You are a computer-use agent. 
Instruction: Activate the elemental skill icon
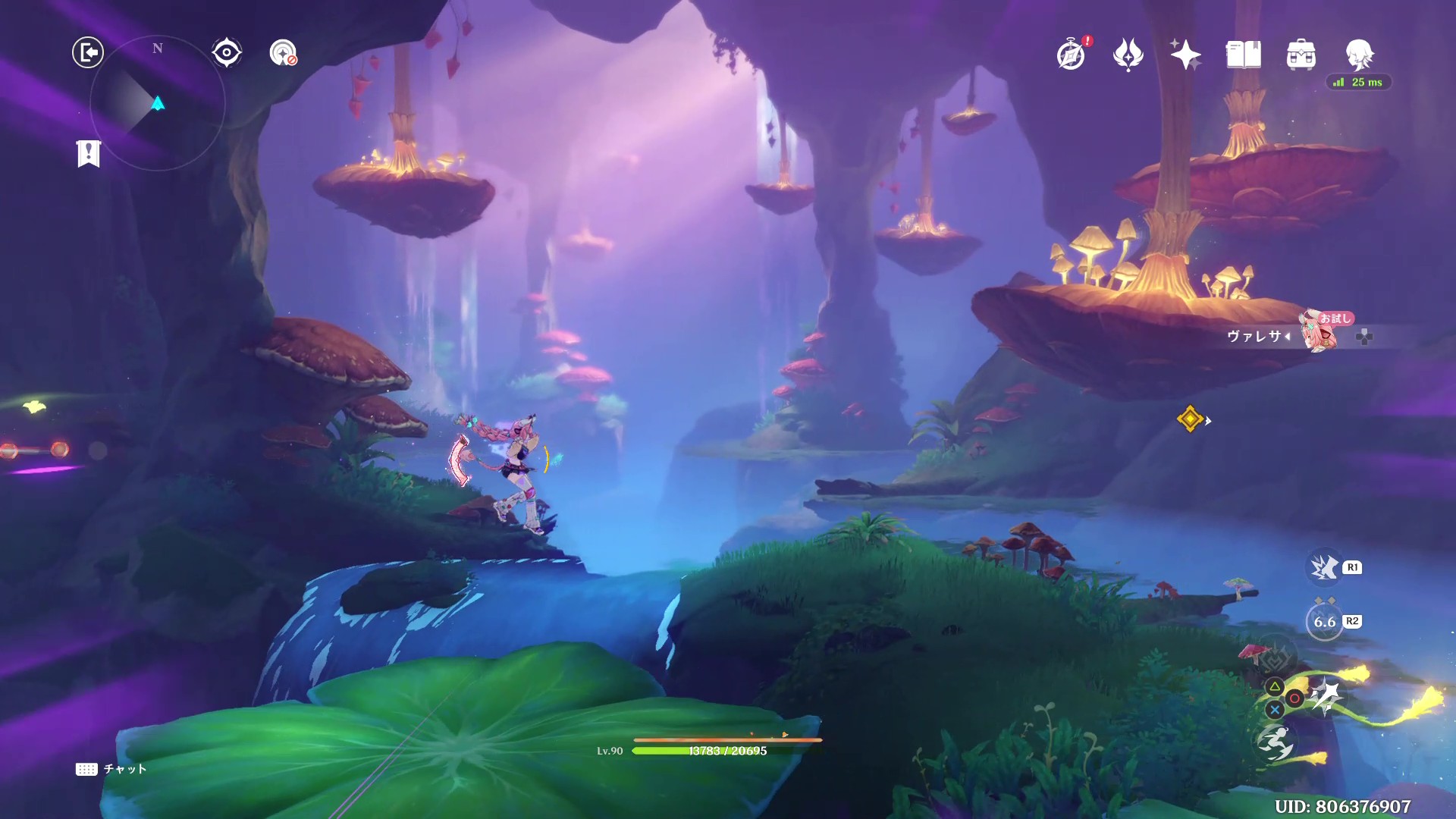(1324, 567)
